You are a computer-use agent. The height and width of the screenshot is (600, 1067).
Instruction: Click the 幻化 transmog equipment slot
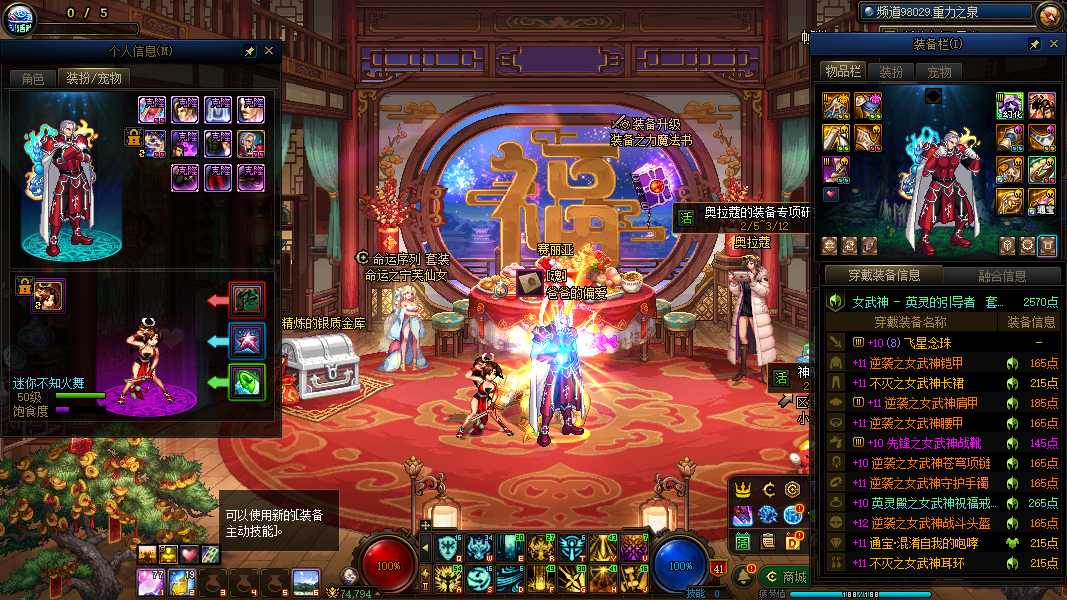(1009, 105)
